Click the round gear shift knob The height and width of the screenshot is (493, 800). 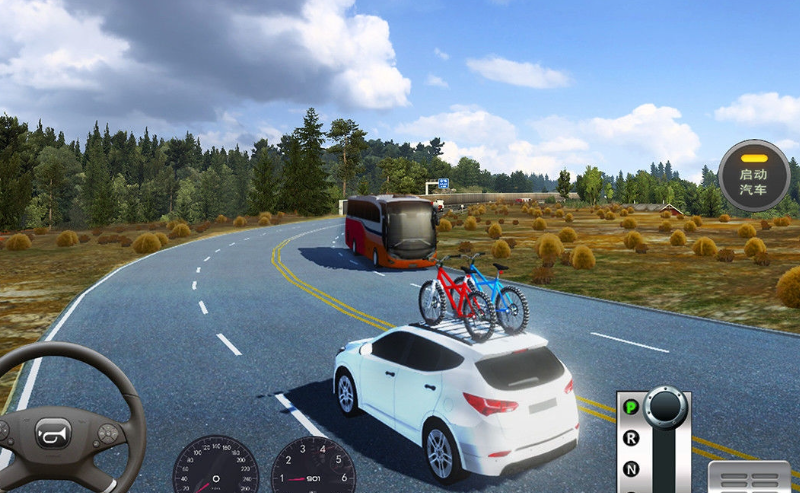(x=665, y=406)
